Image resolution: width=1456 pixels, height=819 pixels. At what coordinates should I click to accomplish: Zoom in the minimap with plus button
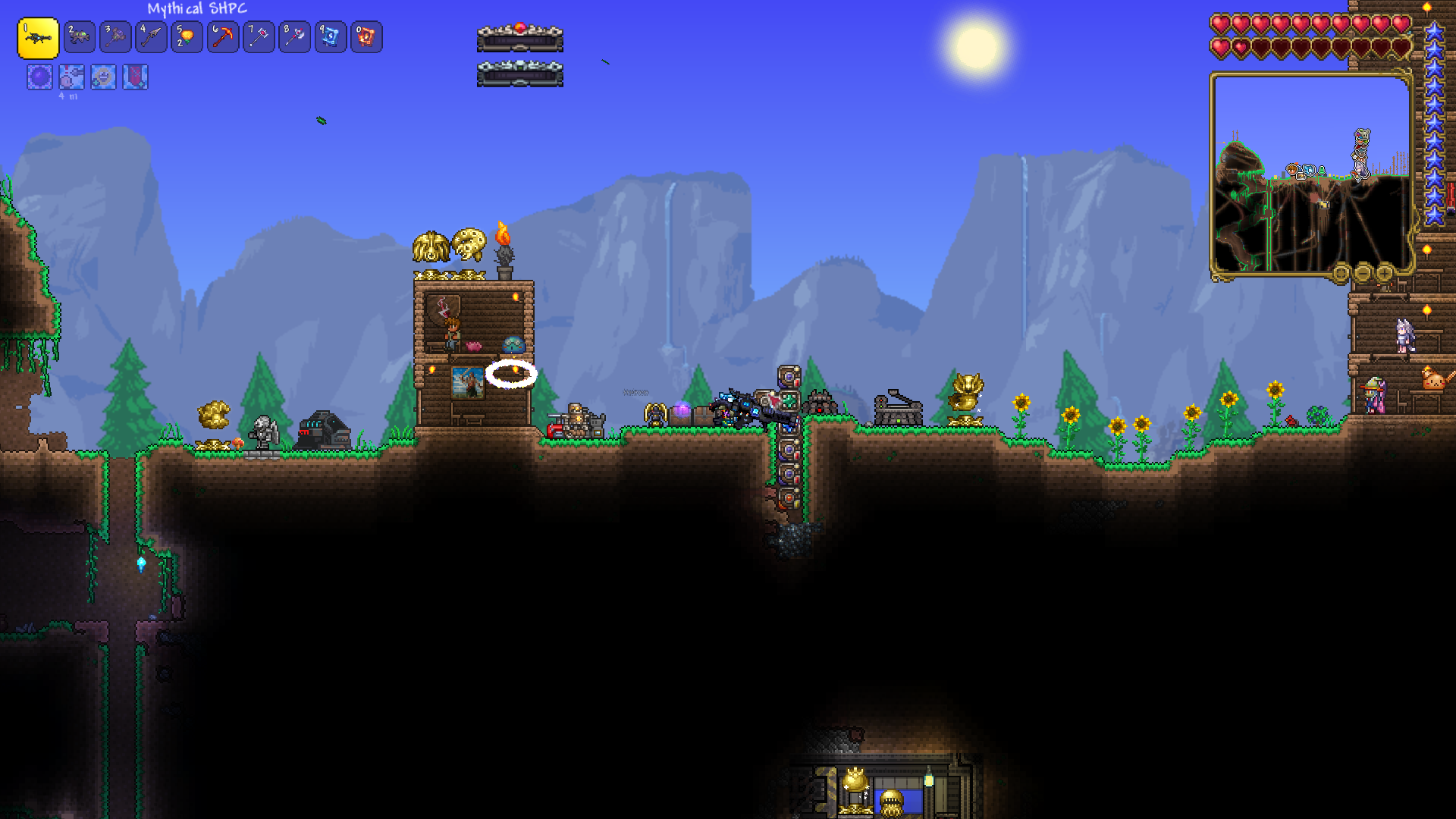coord(1385,272)
